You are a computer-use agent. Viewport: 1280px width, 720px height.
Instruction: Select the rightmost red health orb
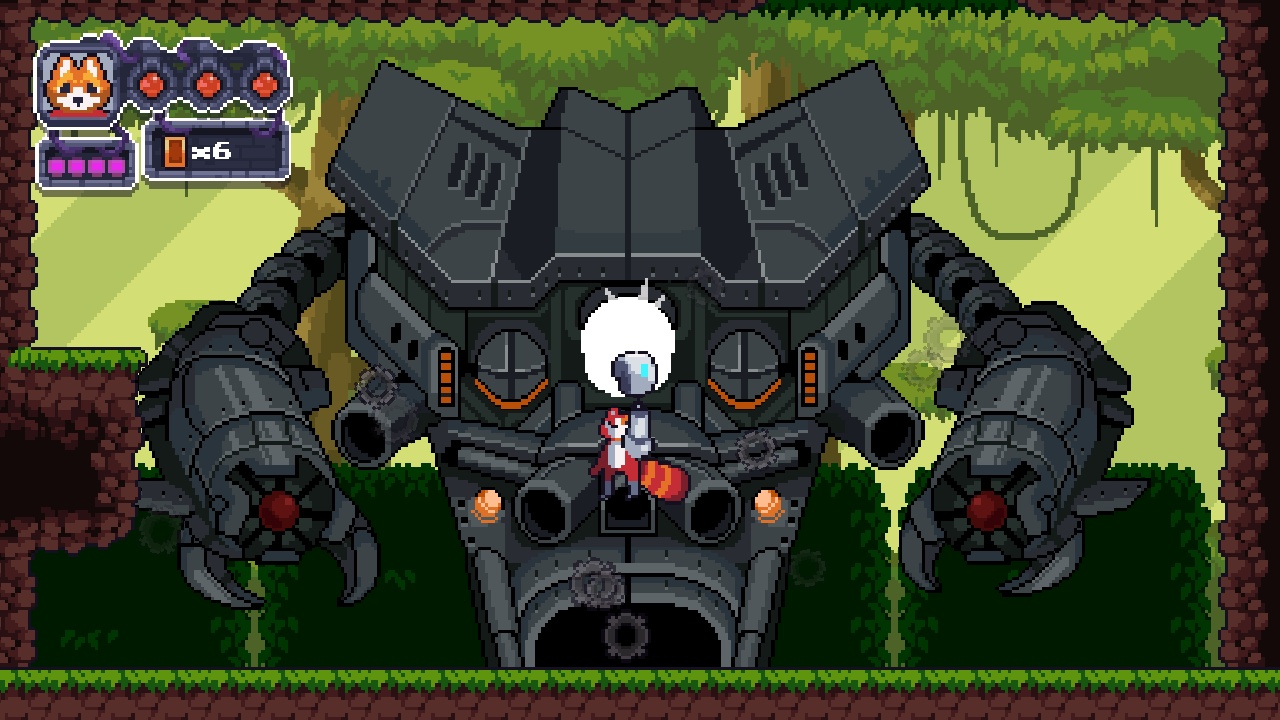pyautogui.click(x=263, y=86)
